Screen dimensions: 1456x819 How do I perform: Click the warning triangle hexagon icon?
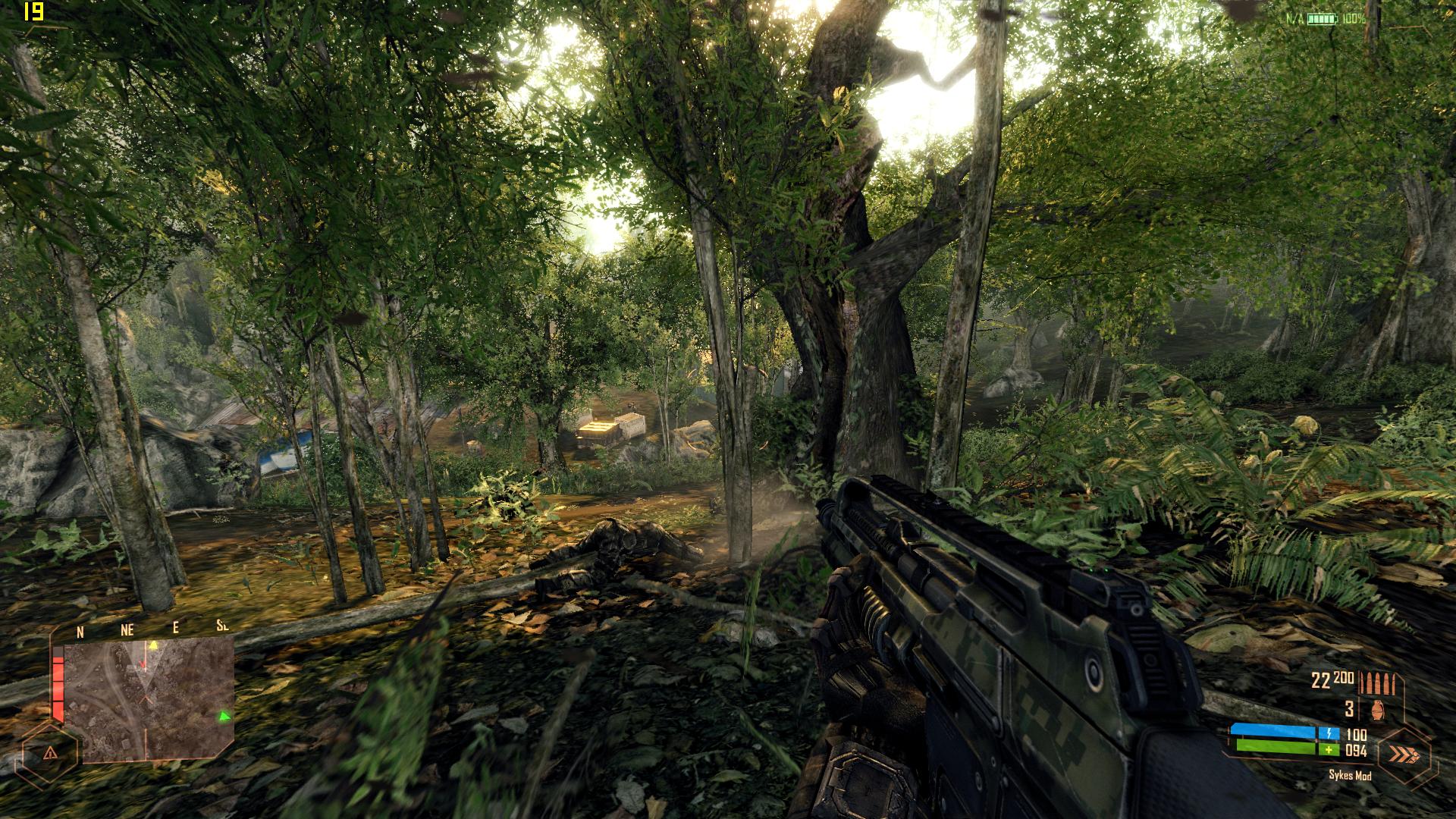click(50, 752)
